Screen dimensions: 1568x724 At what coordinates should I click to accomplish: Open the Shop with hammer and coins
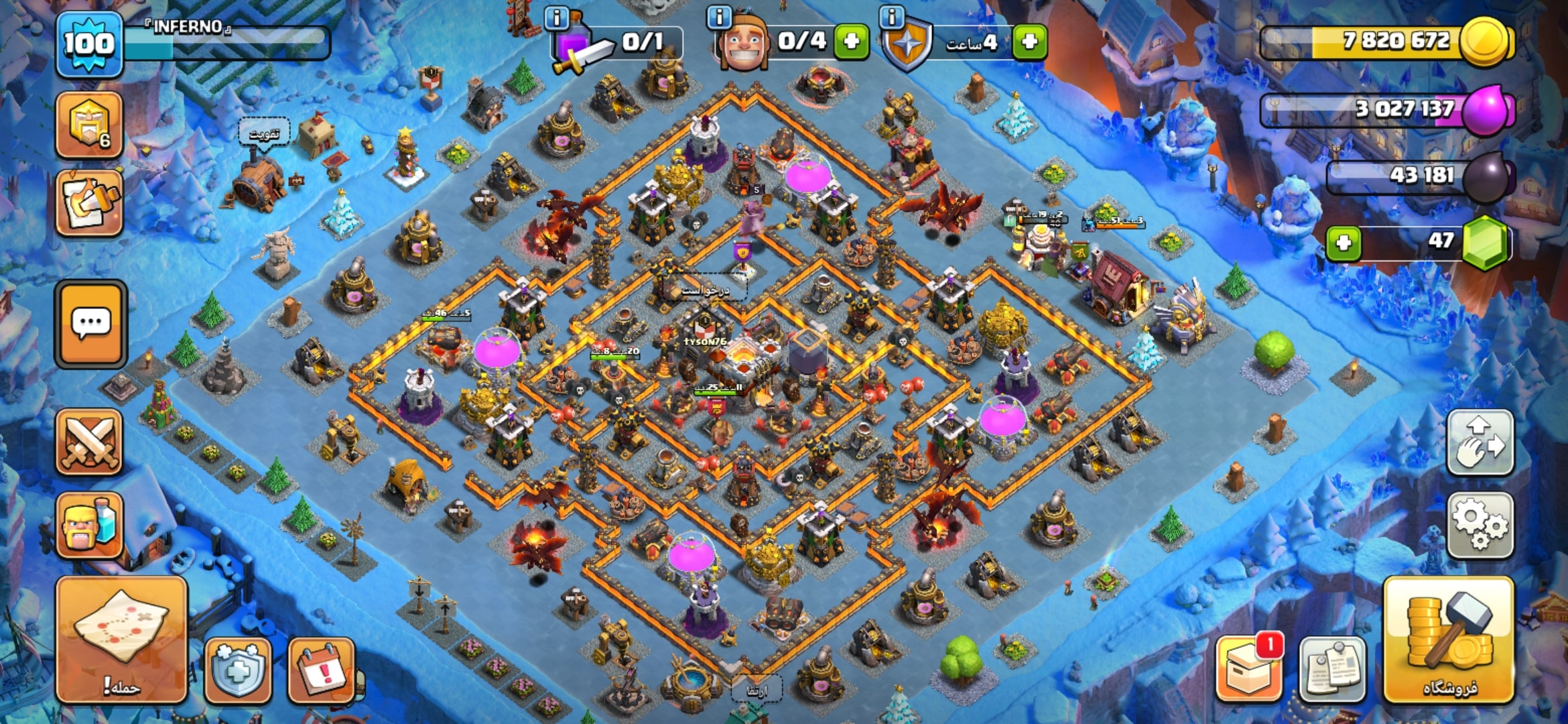pos(1449,640)
